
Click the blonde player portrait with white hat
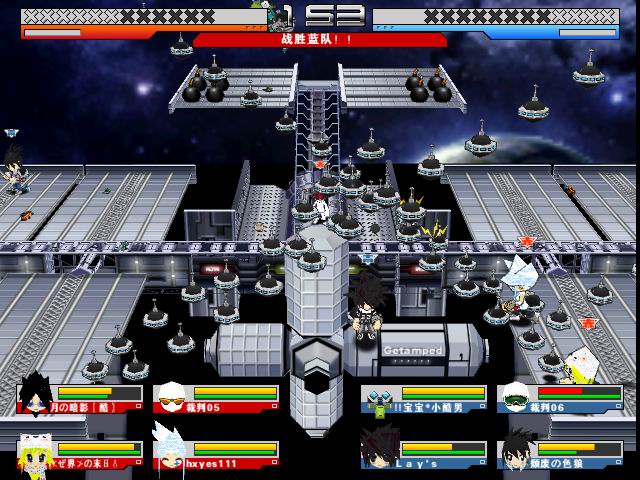click(x=36, y=454)
